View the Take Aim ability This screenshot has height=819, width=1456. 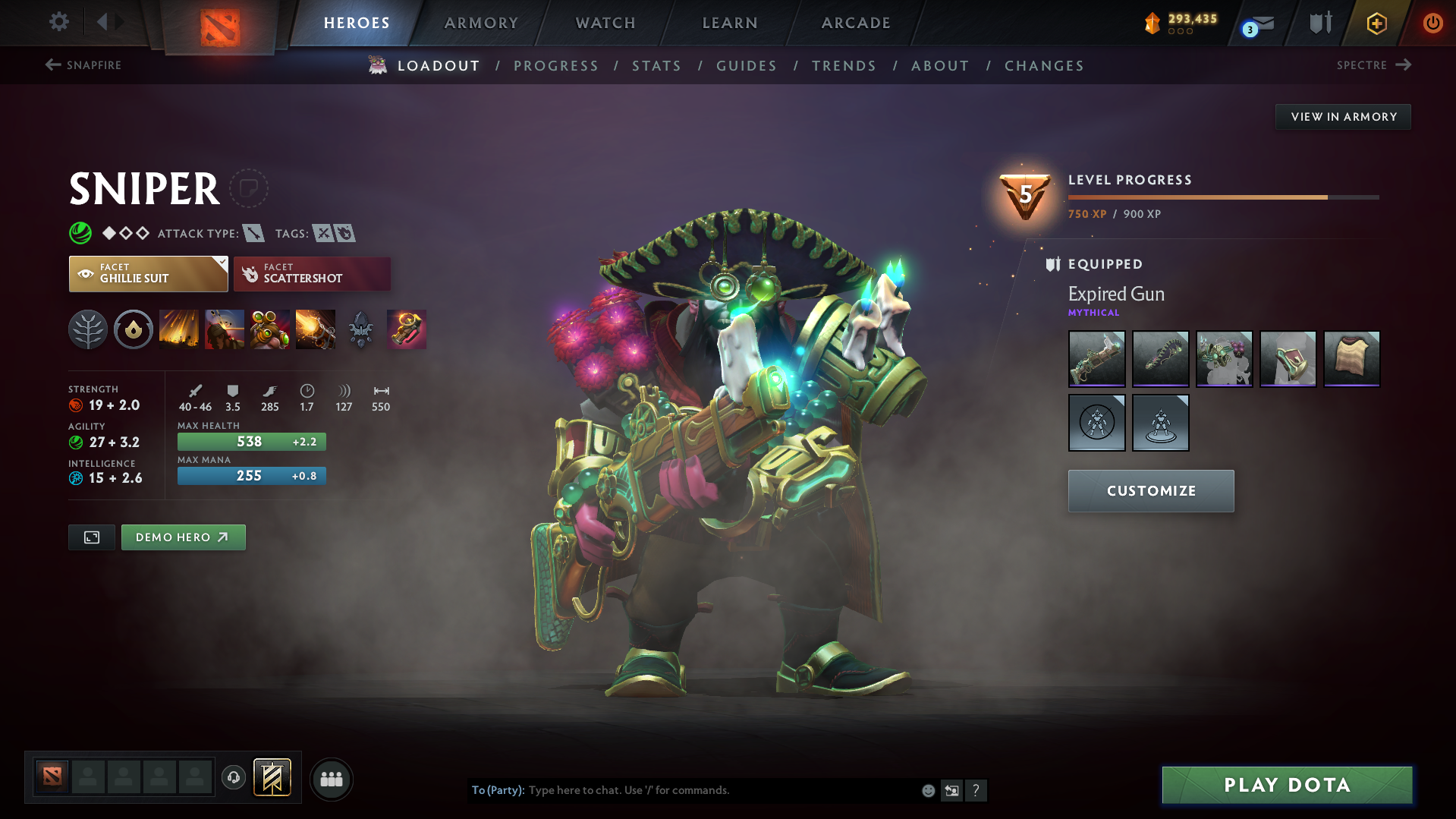pos(269,329)
